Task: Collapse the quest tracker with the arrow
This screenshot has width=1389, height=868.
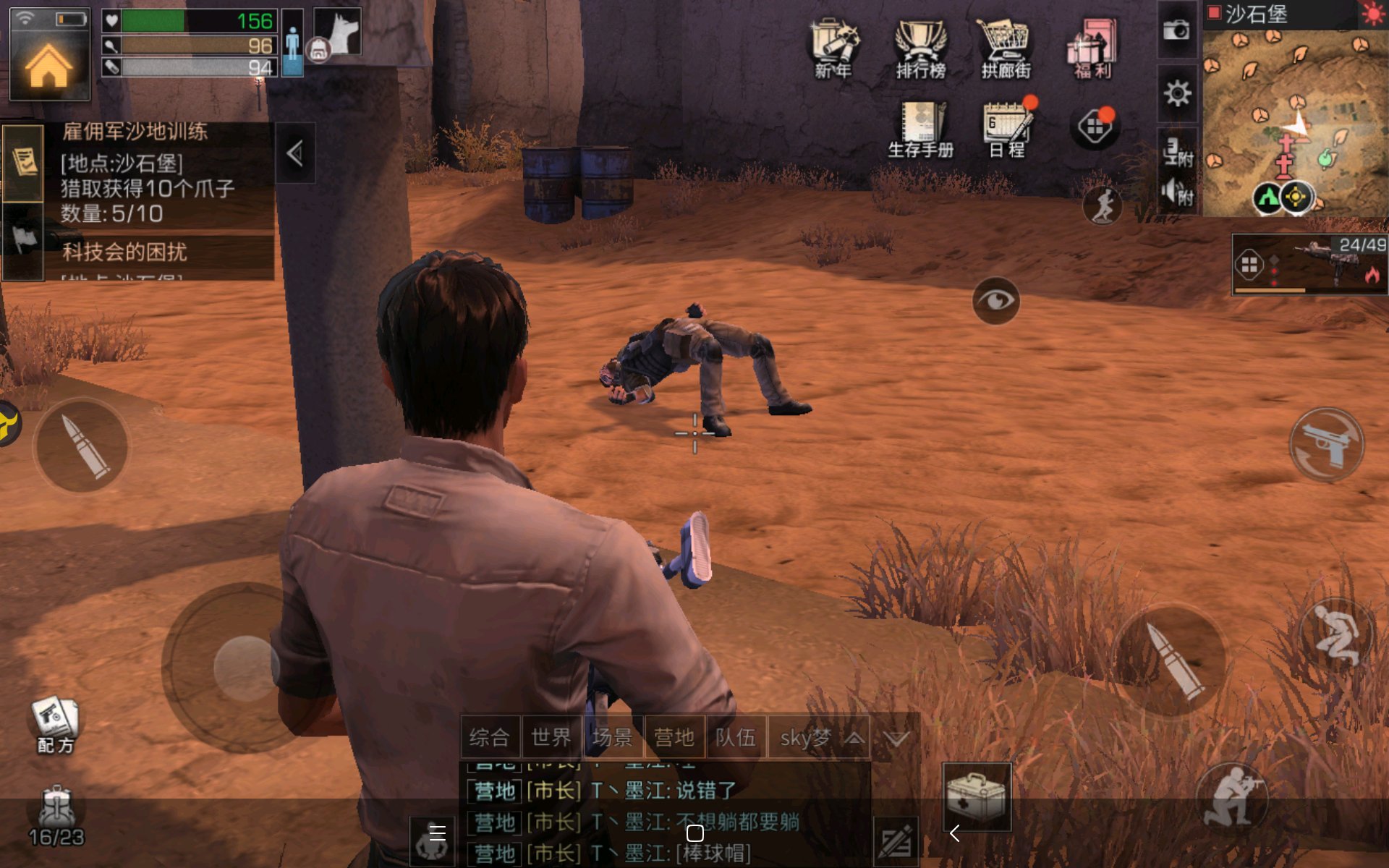Action: 294,153
